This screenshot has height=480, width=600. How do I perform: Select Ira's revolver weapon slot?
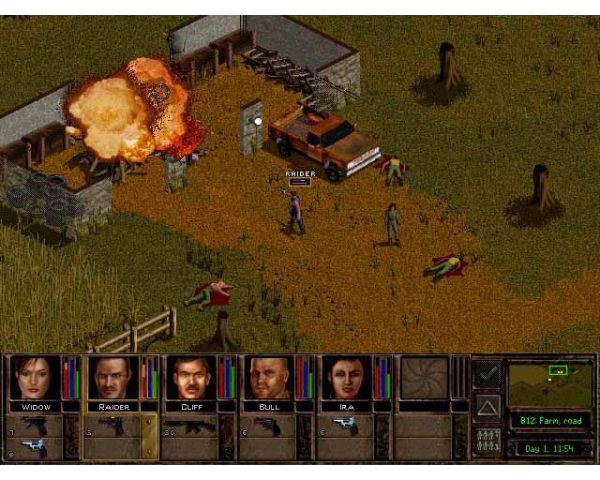[x=345, y=426]
